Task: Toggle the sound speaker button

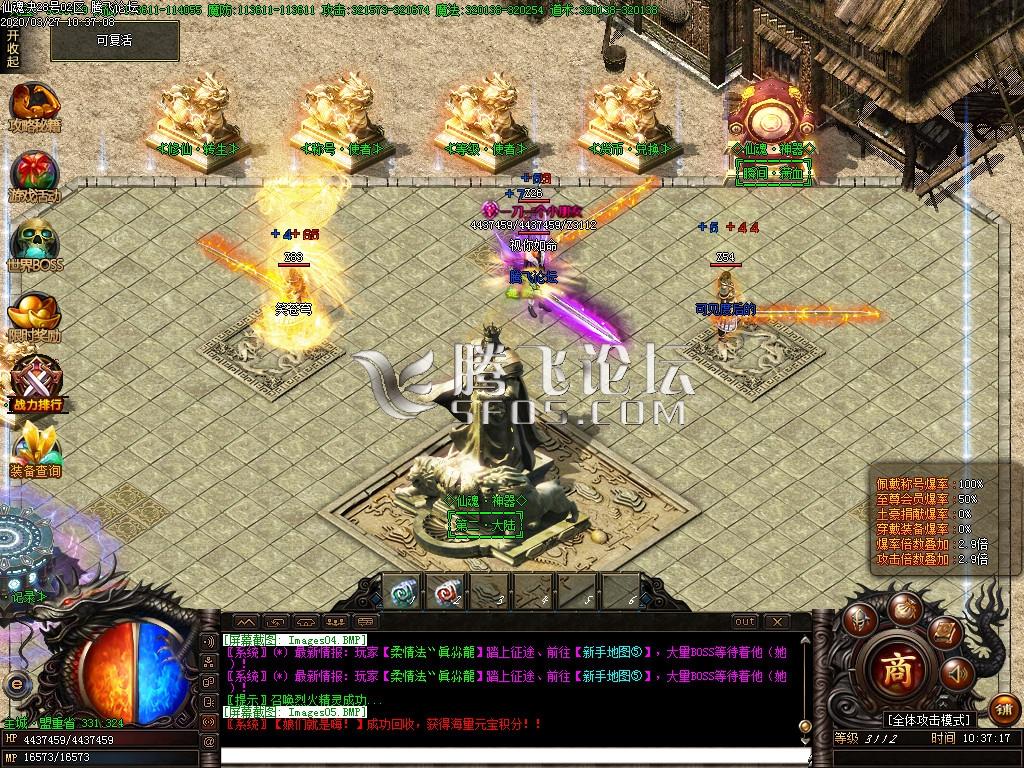Action: click(x=955, y=675)
